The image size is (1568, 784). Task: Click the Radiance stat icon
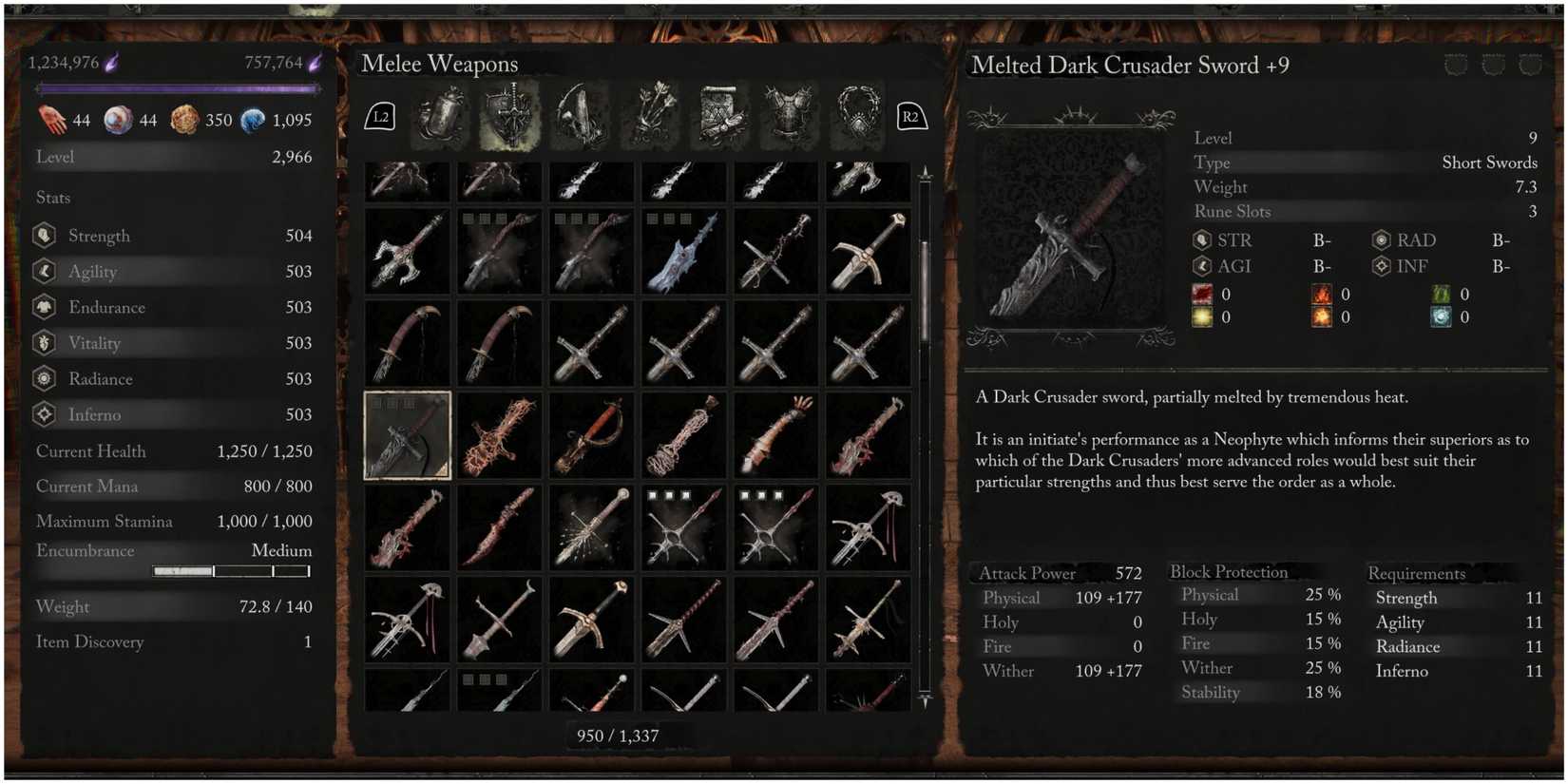[44, 378]
